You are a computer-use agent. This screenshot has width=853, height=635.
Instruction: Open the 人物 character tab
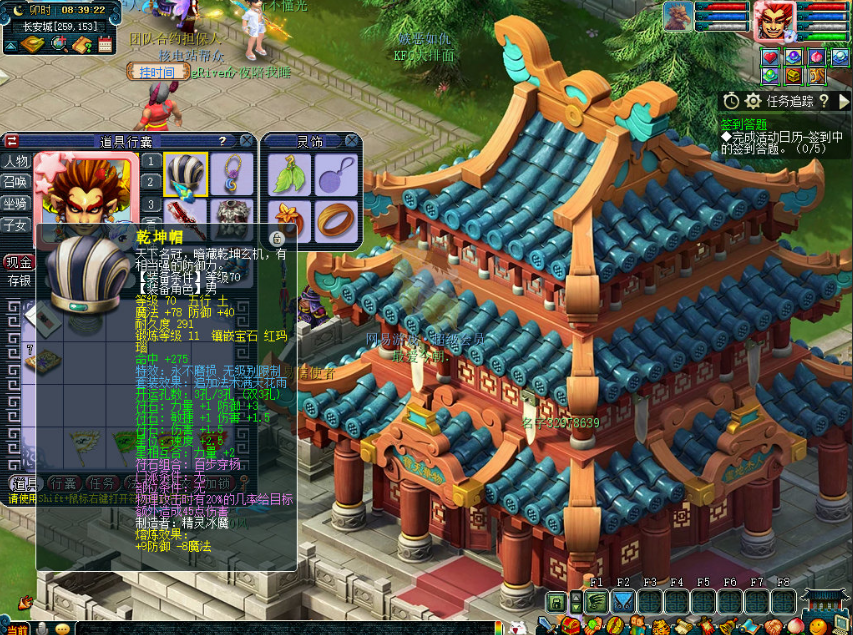click(15, 162)
